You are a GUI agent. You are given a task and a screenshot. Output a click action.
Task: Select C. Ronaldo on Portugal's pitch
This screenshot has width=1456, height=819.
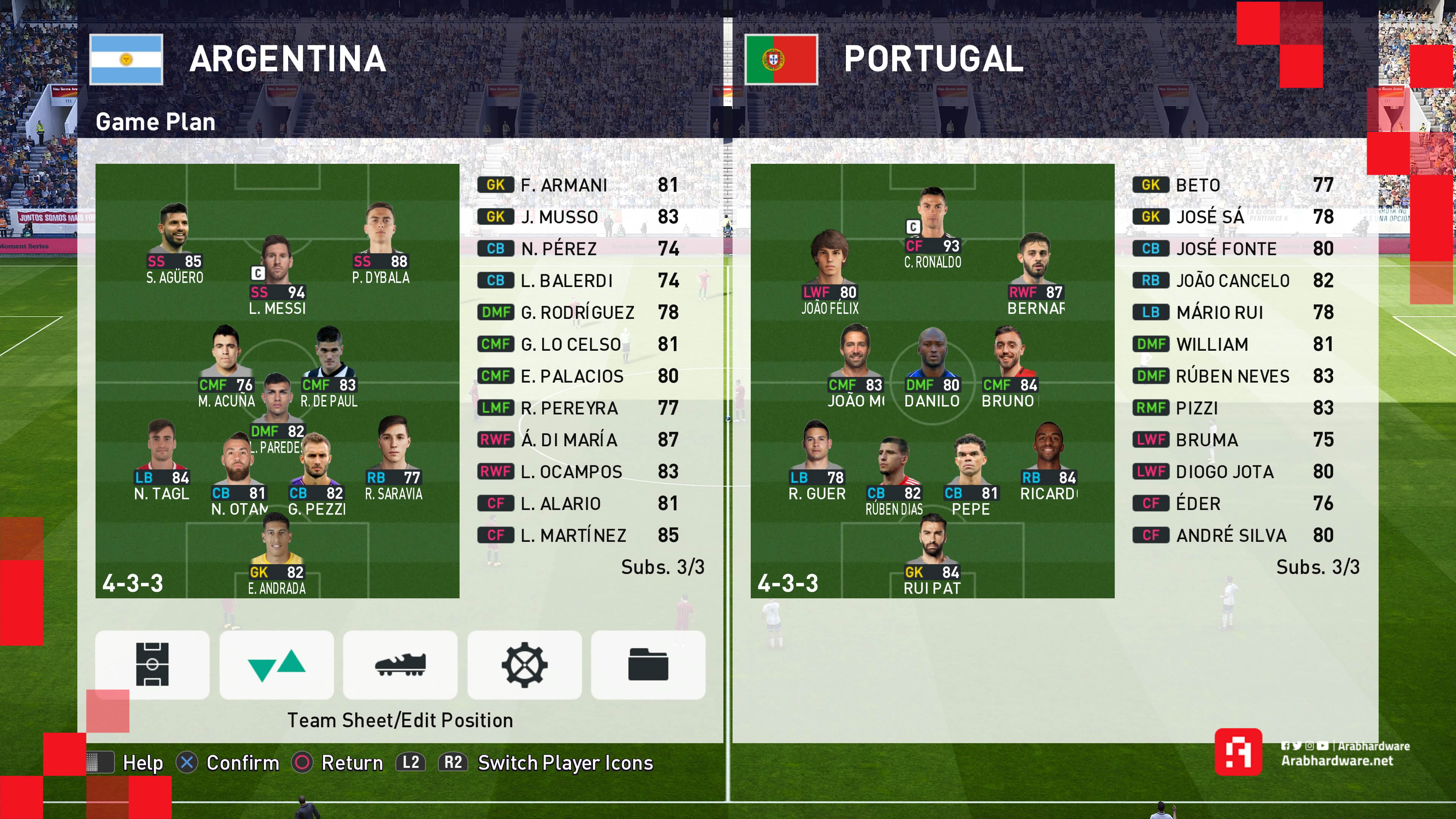tap(933, 226)
